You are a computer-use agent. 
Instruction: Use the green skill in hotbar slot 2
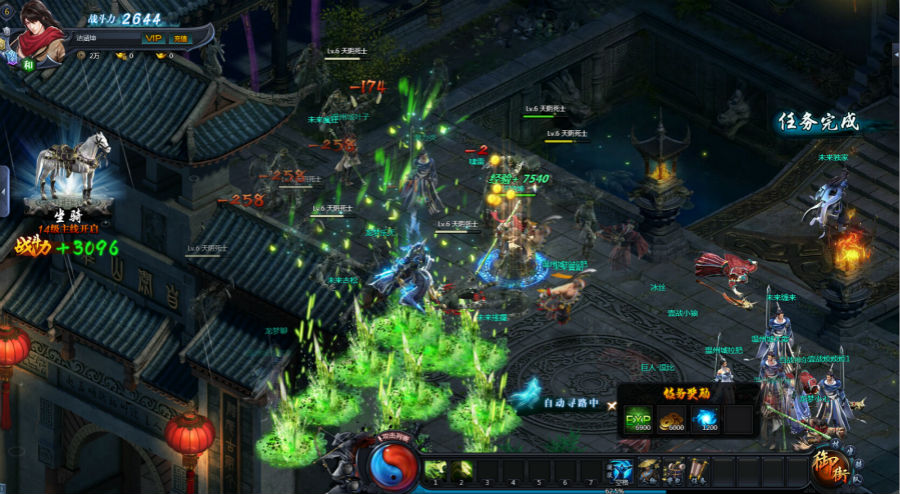[461, 469]
